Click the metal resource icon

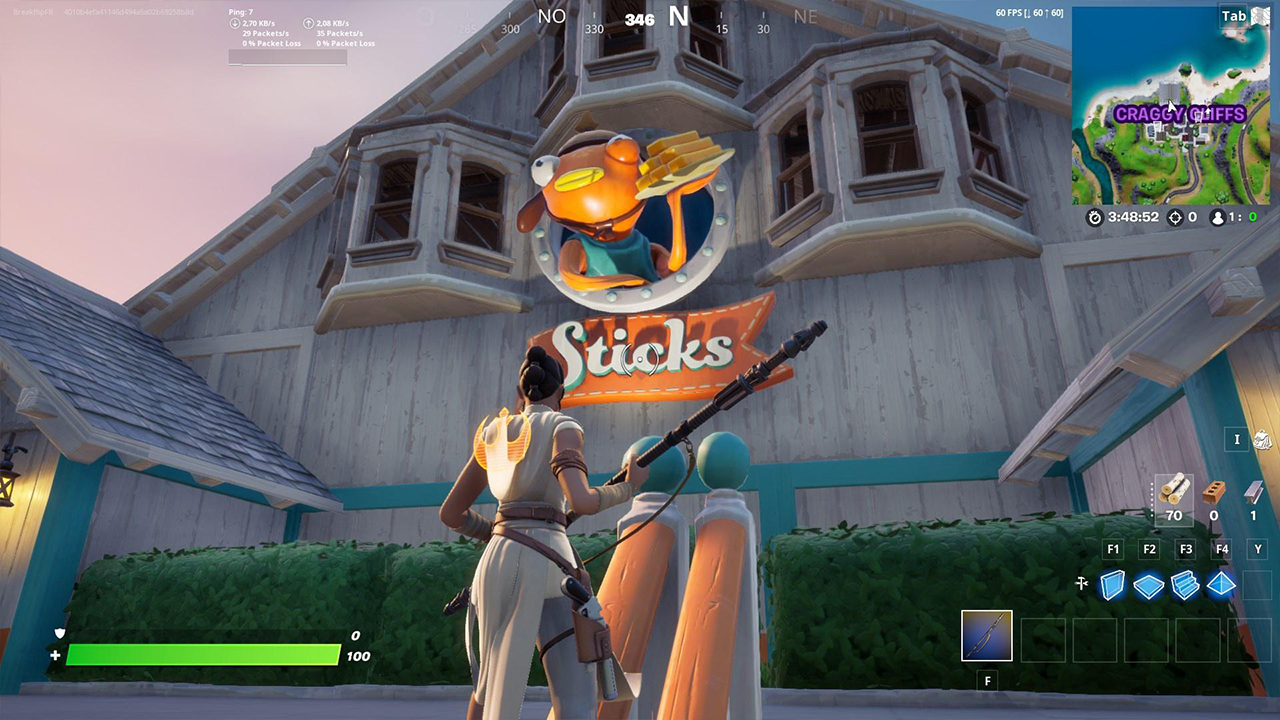click(x=1254, y=491)
